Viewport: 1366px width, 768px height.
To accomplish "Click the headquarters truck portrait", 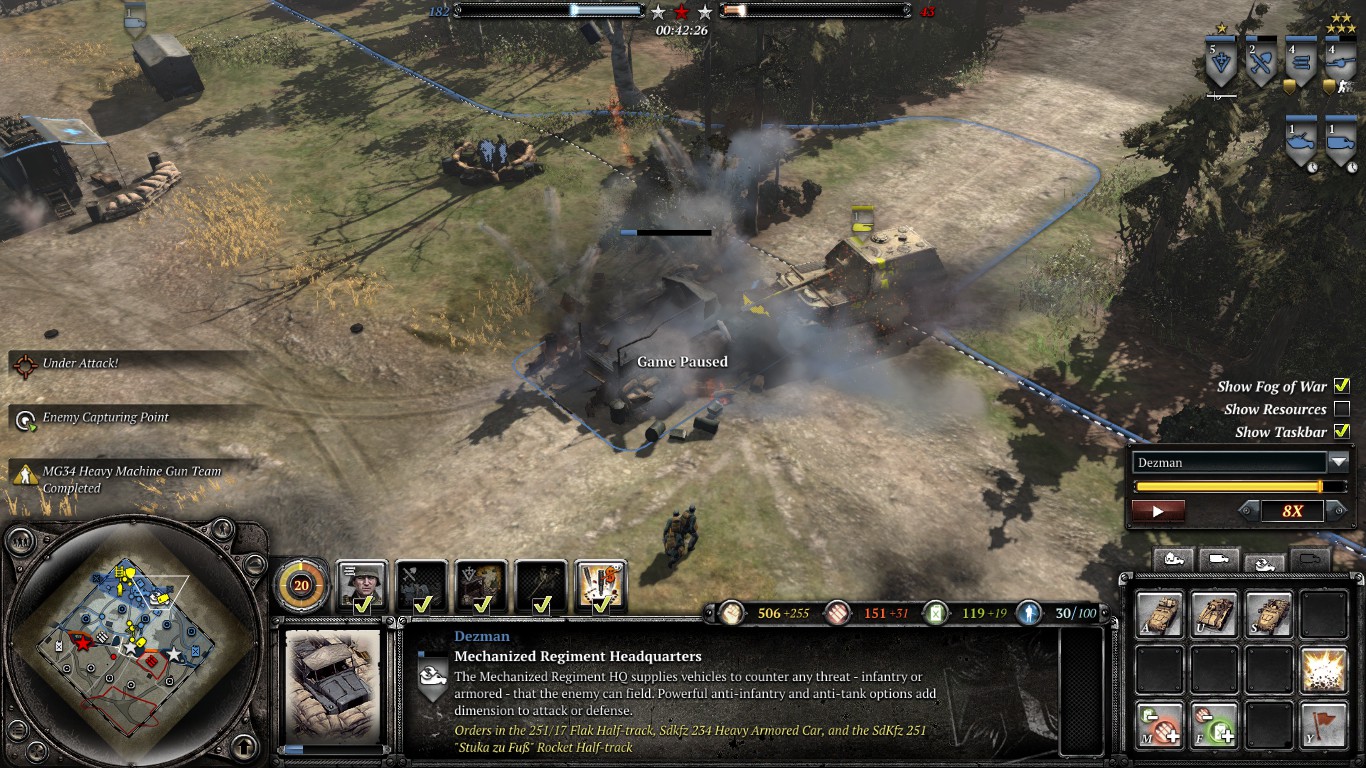I will tap(333, 690).
